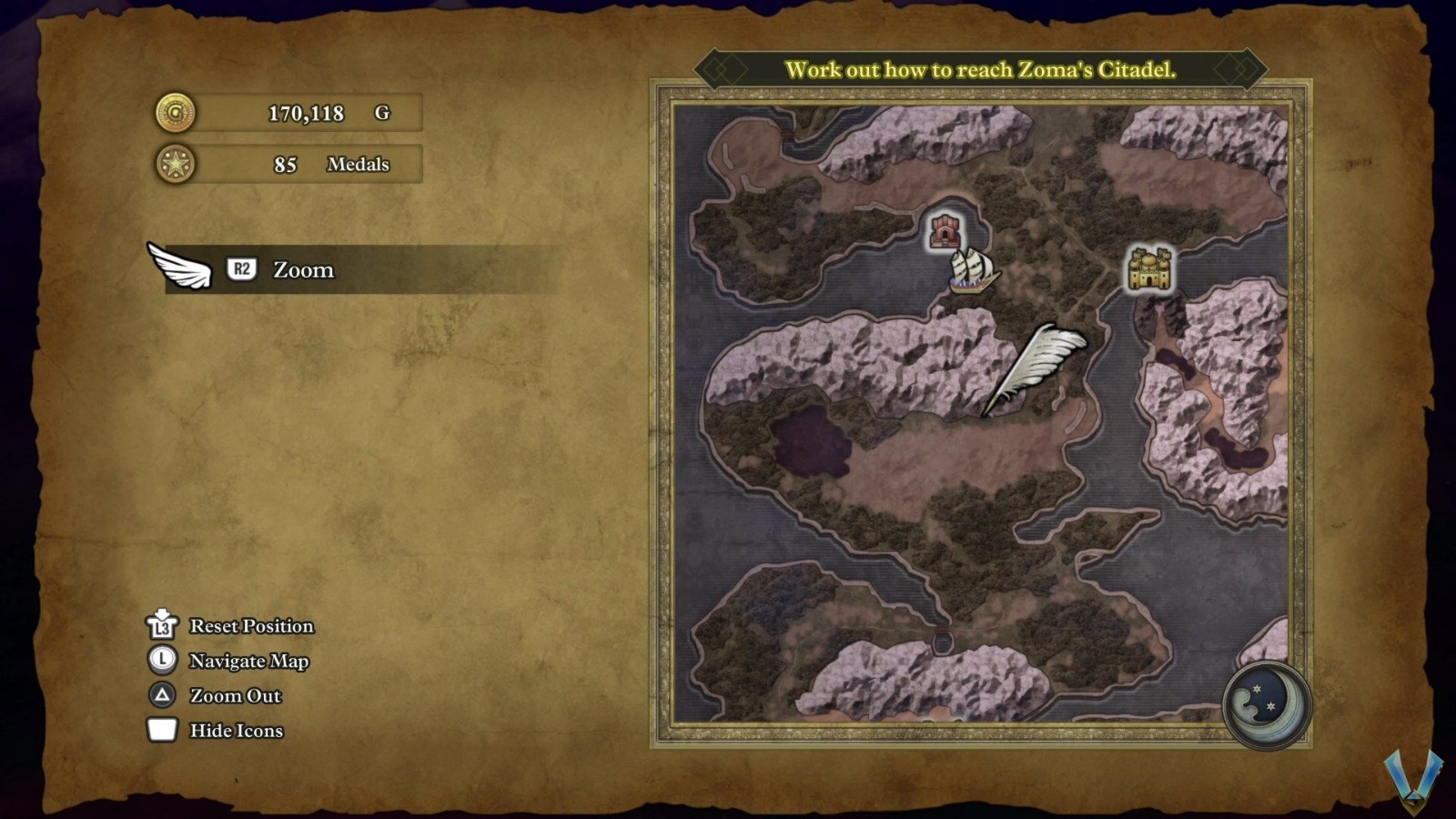Choose the Zoom Out option
This screenshot has height=819, width=1456.
tap(235, 696)
